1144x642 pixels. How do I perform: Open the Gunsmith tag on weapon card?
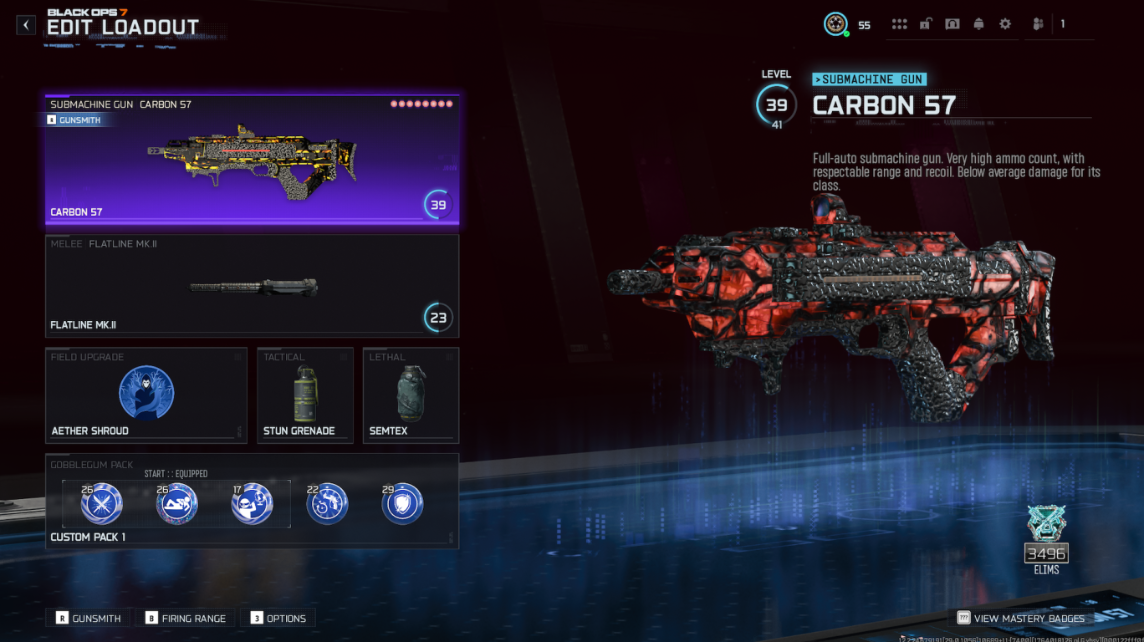74,120
